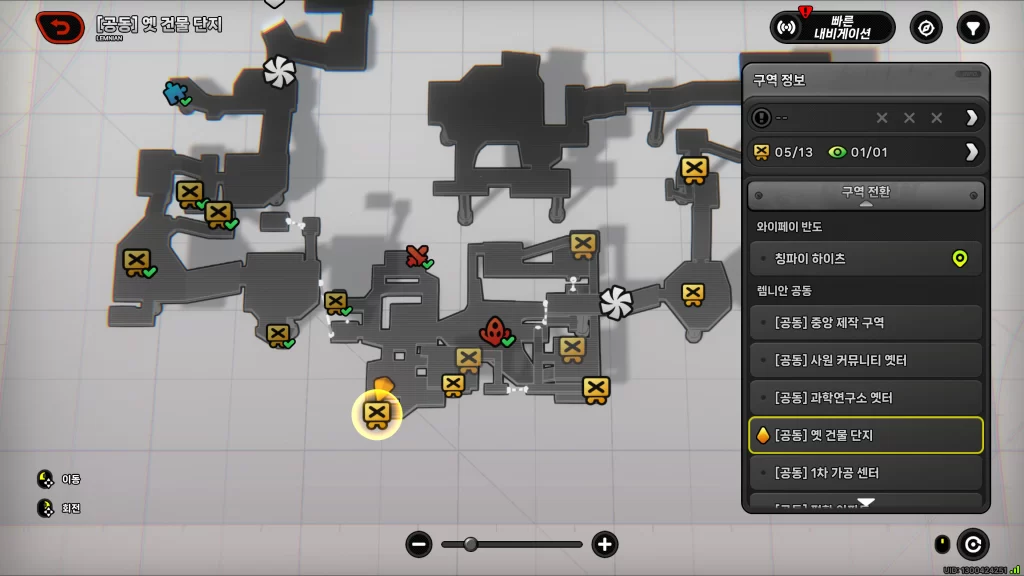
Task: Zoom out with the minus button
Action: pyautogui.click(x=419, y=544)
